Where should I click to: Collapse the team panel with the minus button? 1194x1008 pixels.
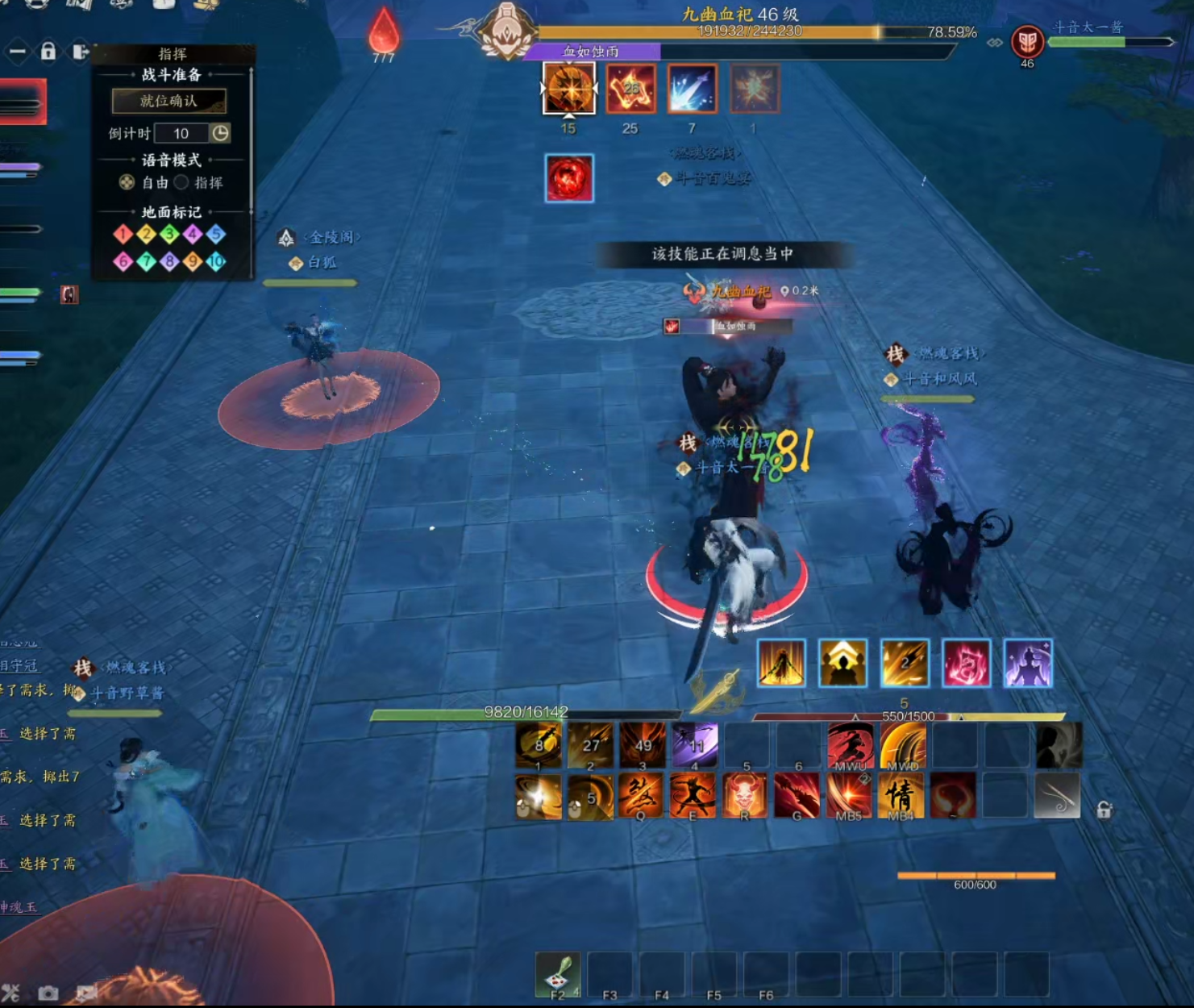coord(17,52)
